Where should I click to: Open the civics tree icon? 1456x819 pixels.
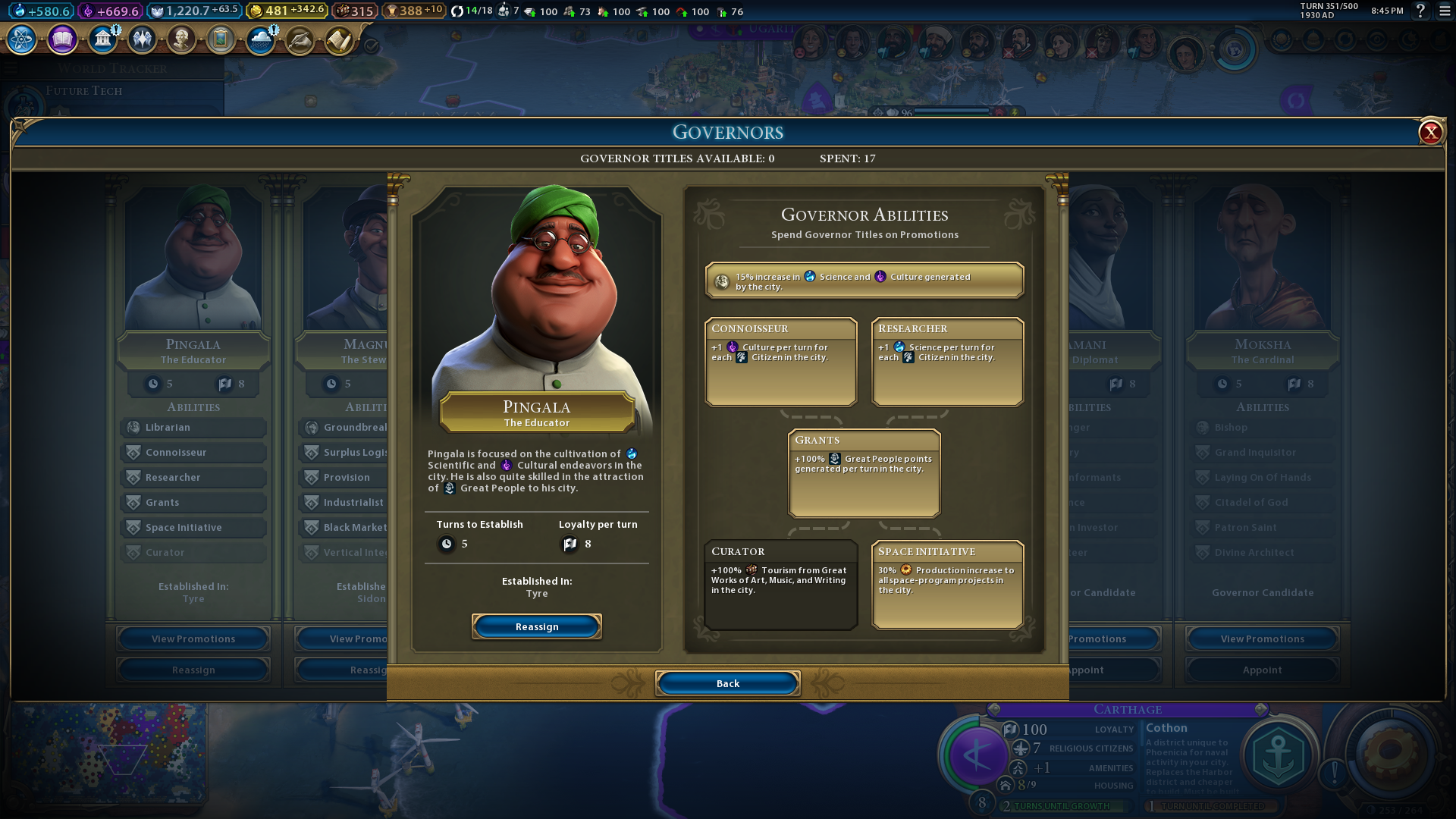(62, 39)
